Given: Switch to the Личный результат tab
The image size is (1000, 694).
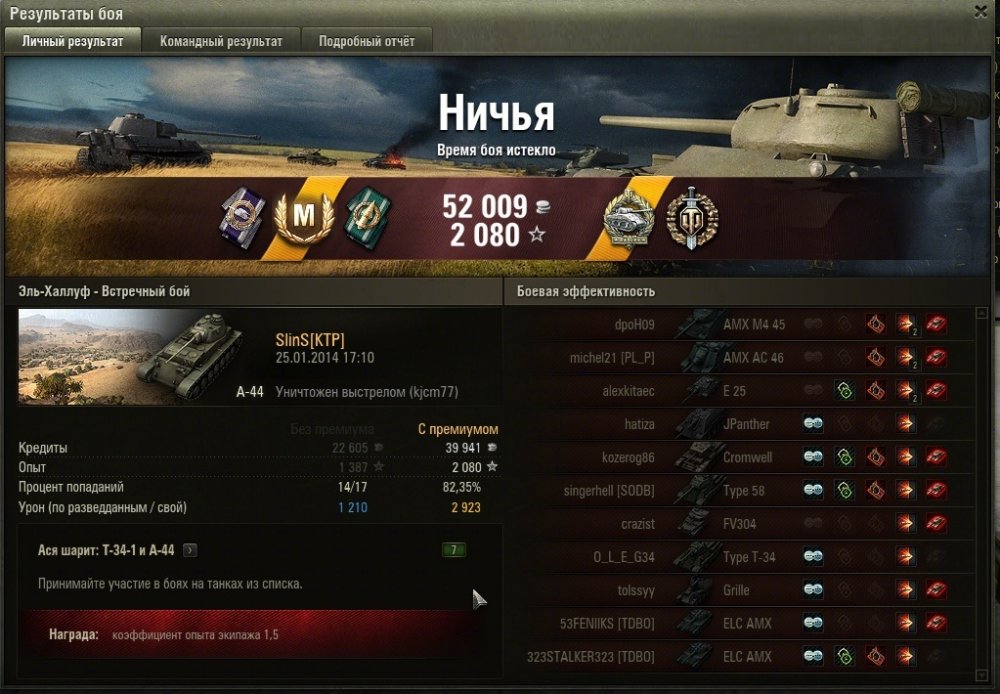Looking at the screenshot, I should [73, 41].
